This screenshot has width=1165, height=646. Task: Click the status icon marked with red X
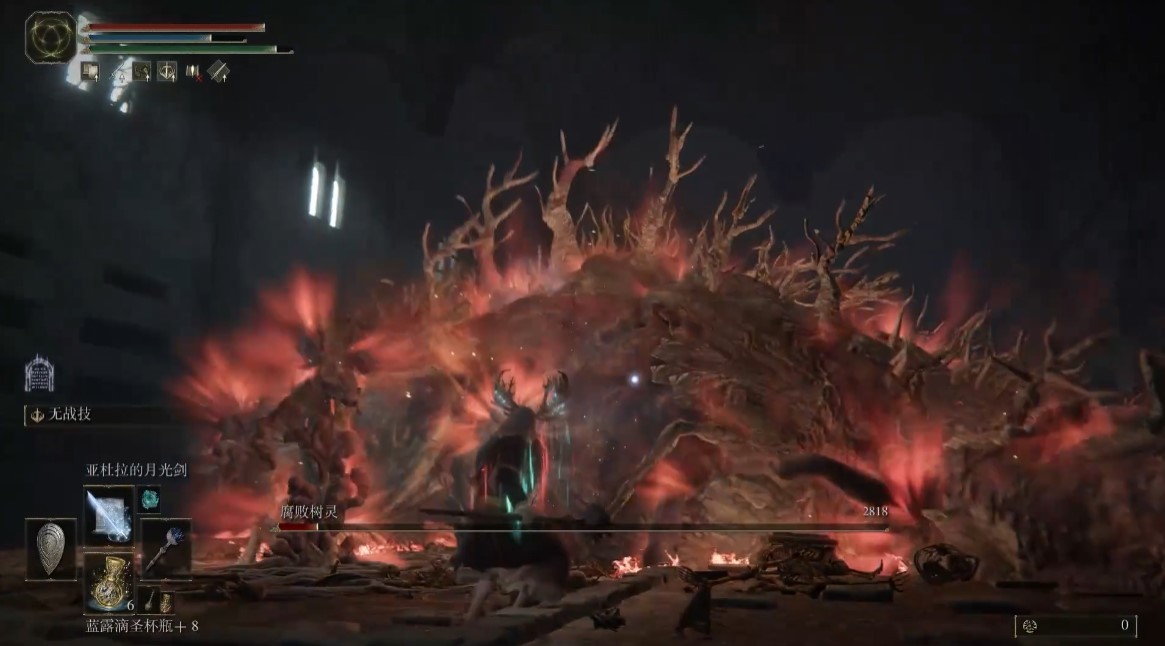click(x=193, y=71)
